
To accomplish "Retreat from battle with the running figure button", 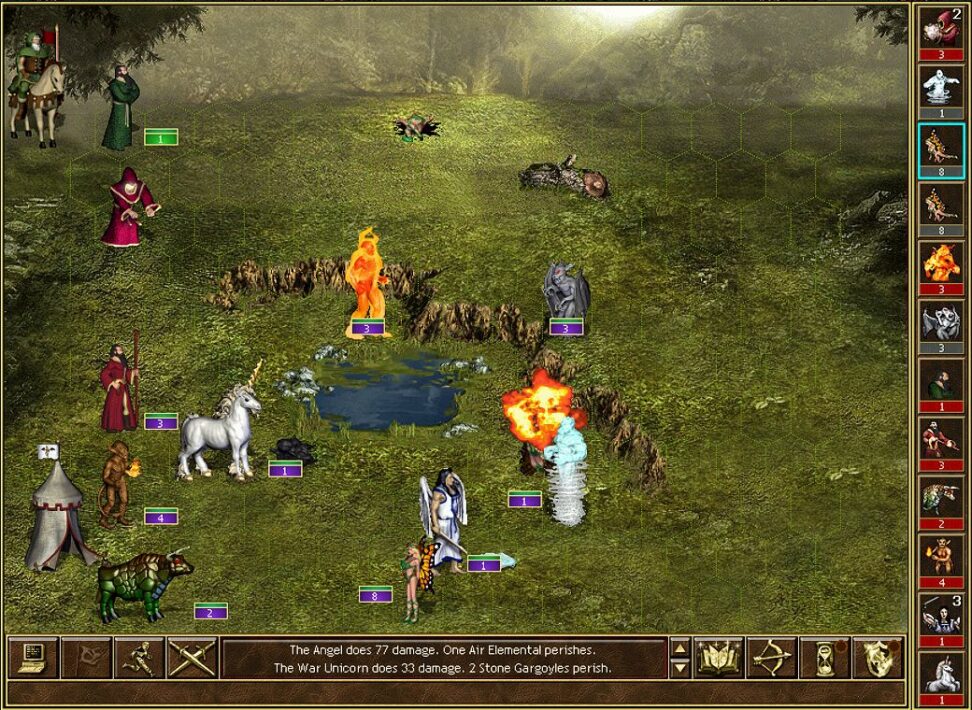I will (139, 657).
